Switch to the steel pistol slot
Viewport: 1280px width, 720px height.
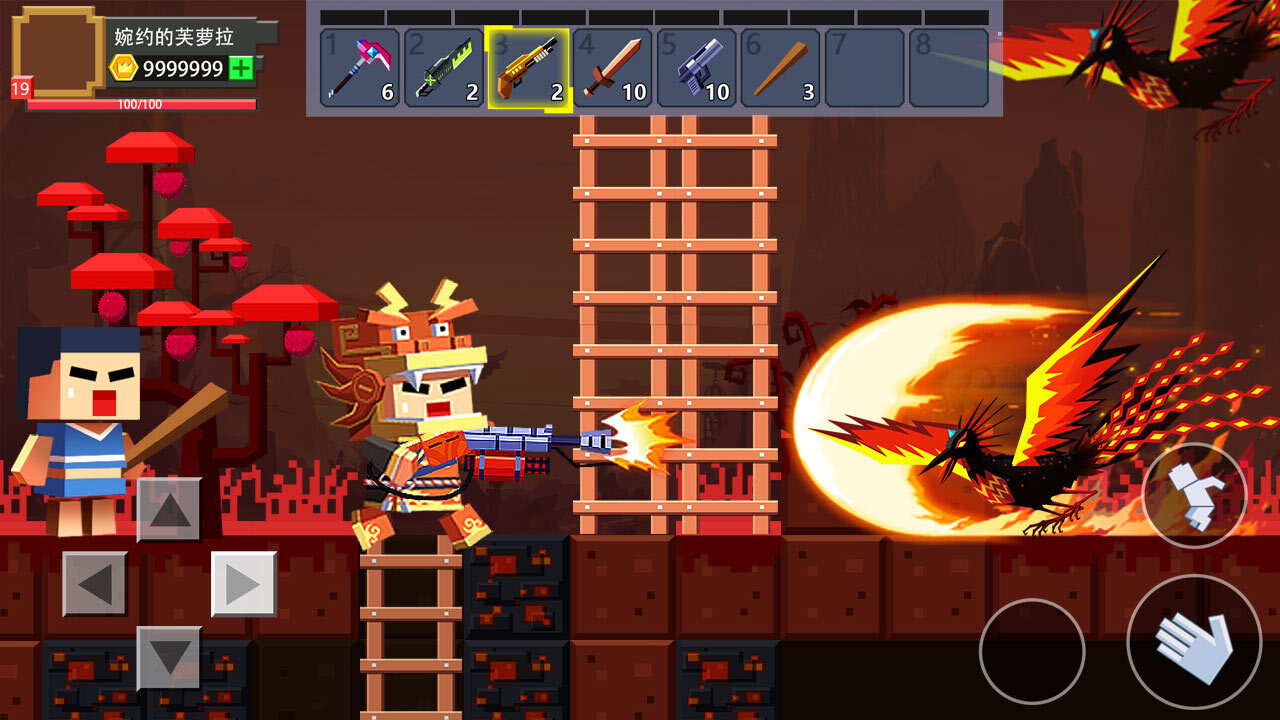pyautogui.click(x=696, y=68)
